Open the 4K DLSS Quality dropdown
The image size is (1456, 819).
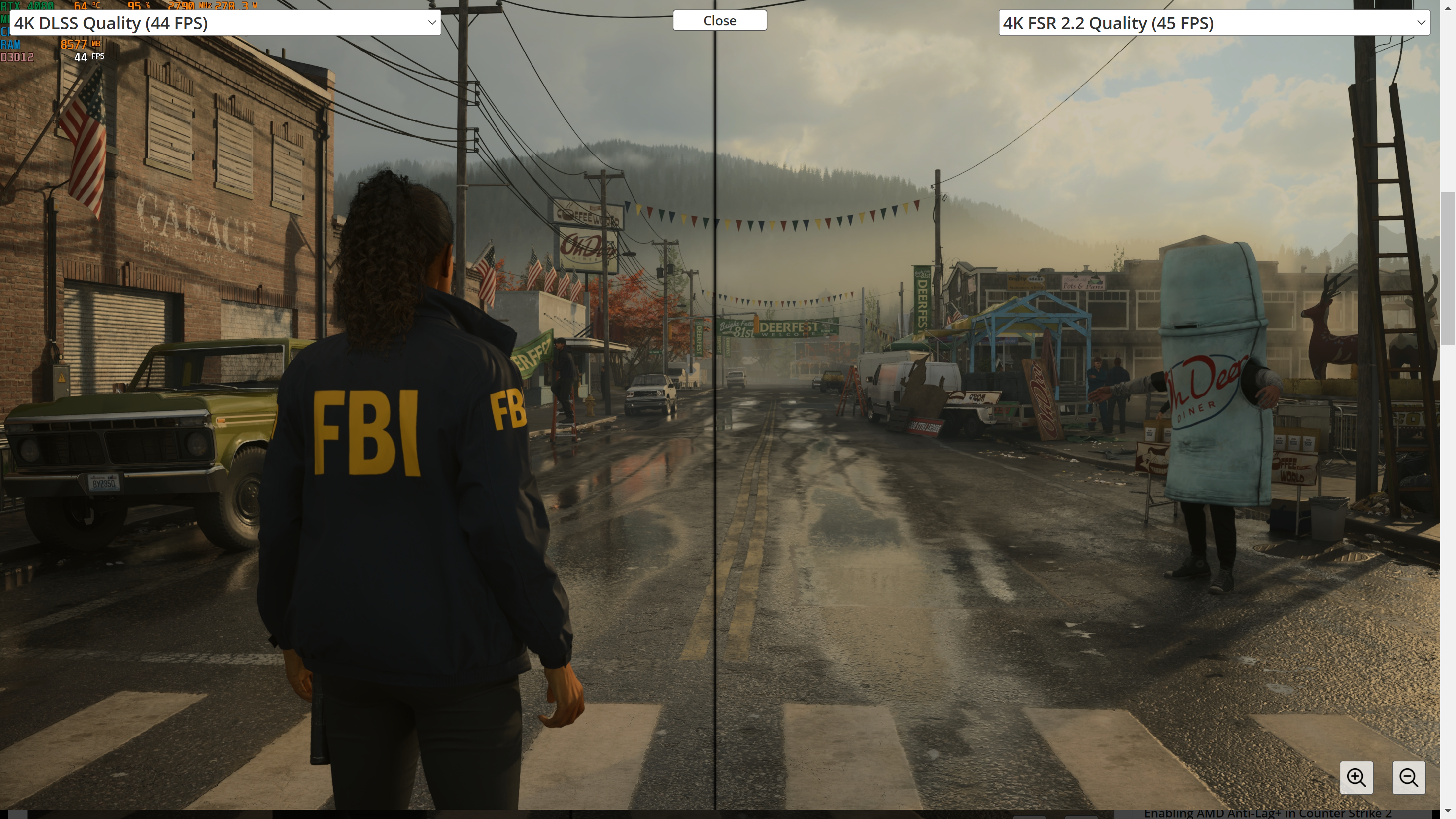point(225,23)
